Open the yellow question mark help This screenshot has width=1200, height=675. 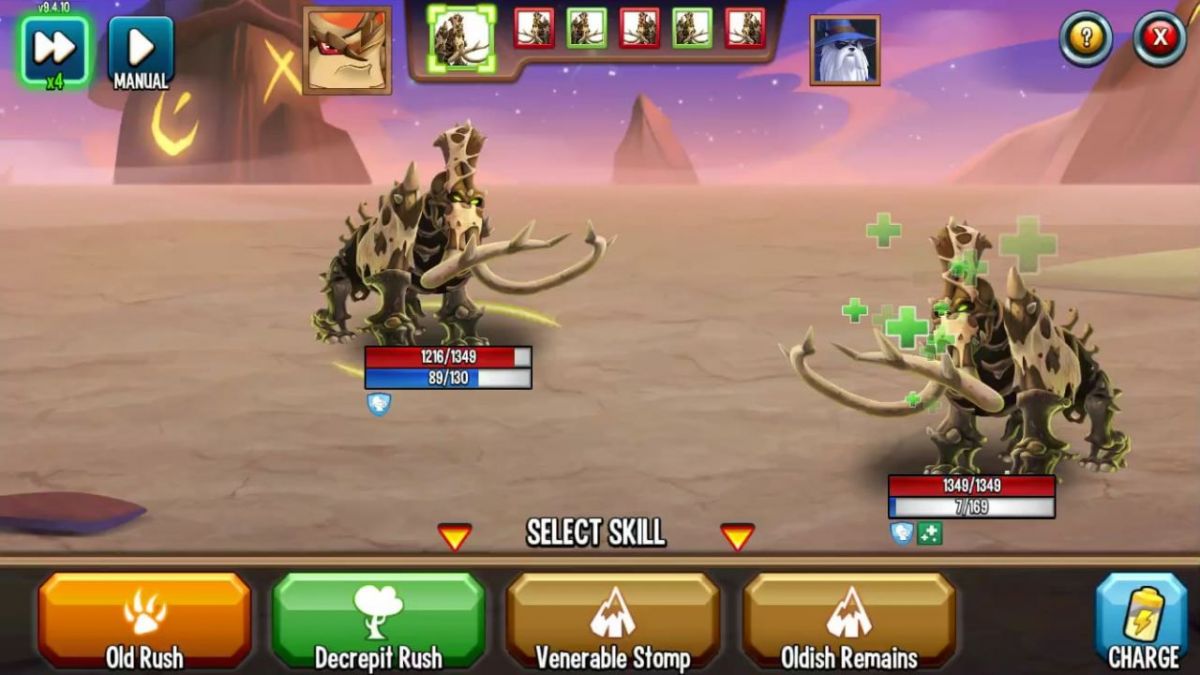(x=1086, y=39)
